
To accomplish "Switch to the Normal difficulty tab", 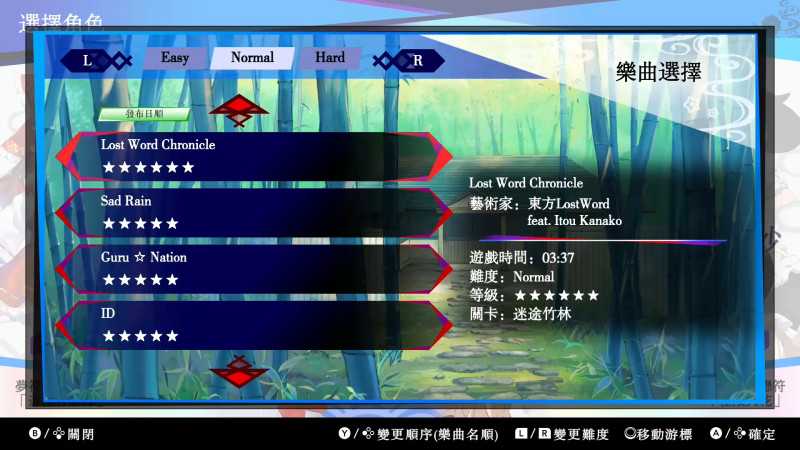I will click(252, 58).
